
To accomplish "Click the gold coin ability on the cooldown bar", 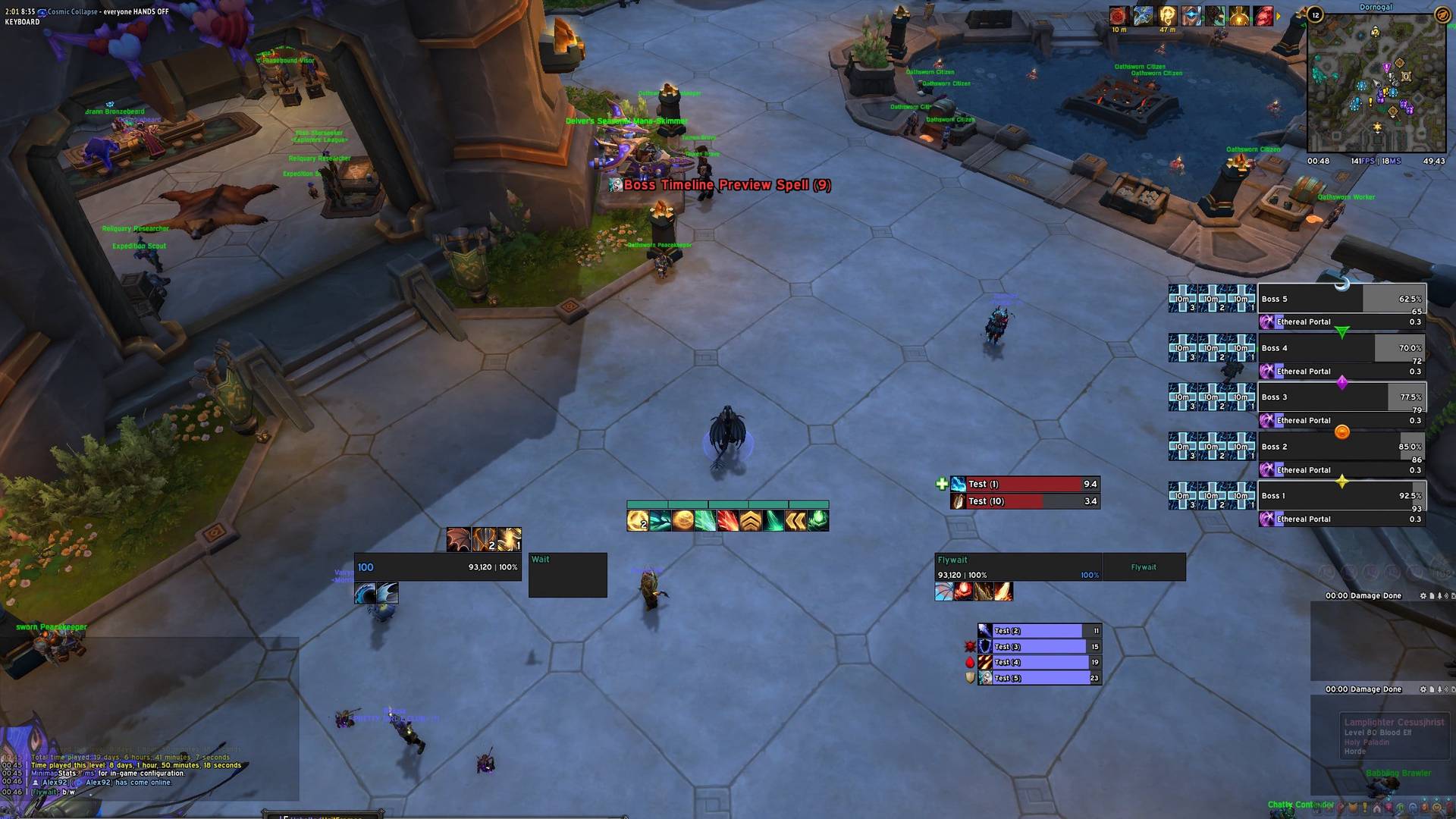I will (684, 520).
